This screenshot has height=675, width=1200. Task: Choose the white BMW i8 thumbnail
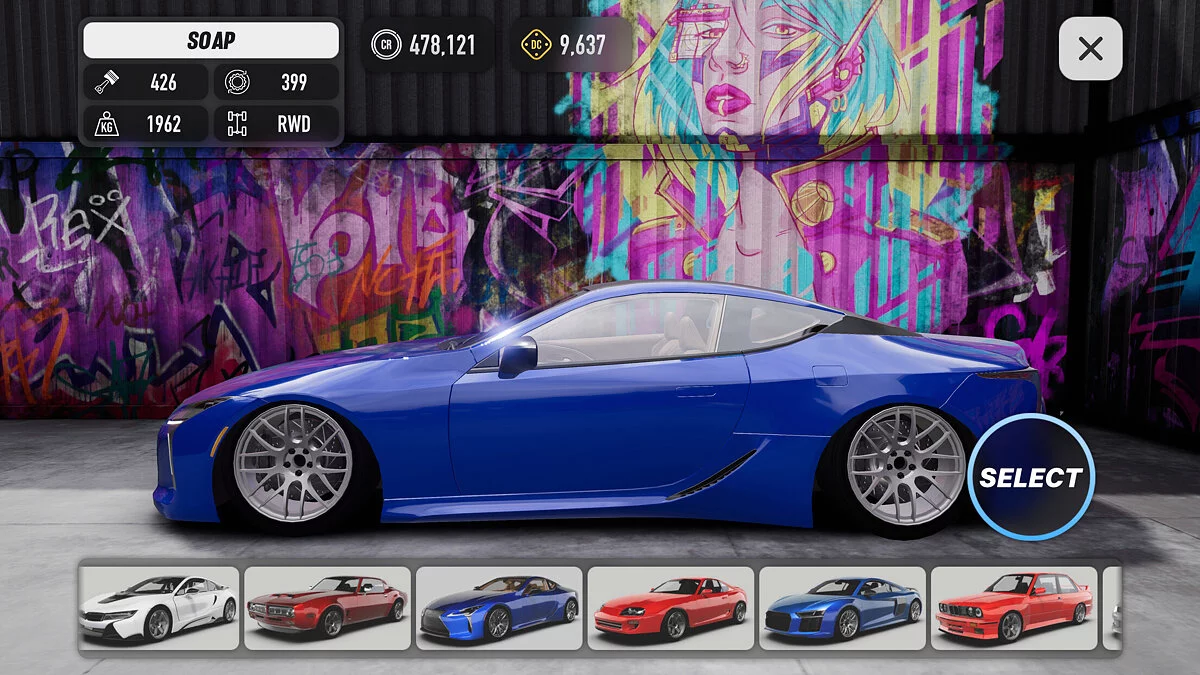pyautogui.click(x=159, y=608)
